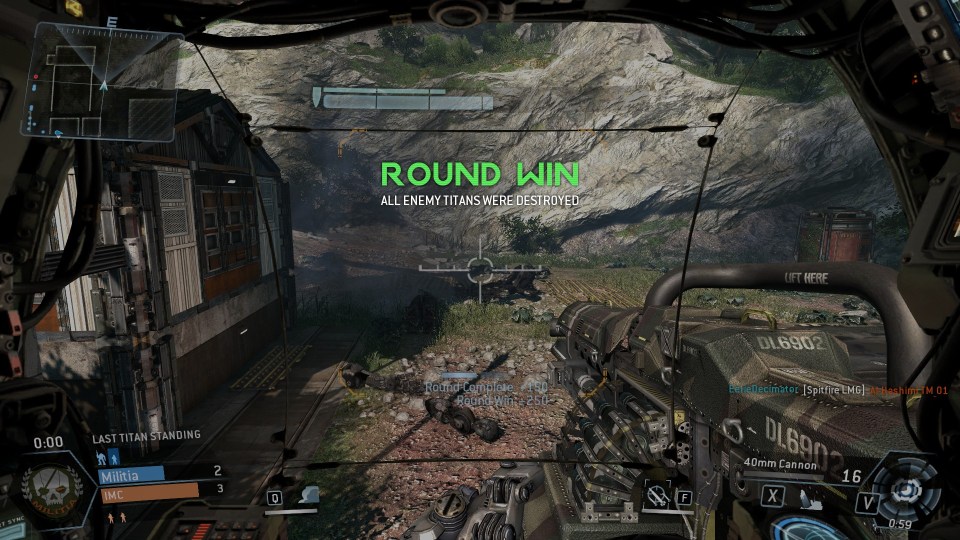Activate the ordnance ability icon beside F
Image resolution: width=960 pixels, height=540 pixels.
click(657, 493)
